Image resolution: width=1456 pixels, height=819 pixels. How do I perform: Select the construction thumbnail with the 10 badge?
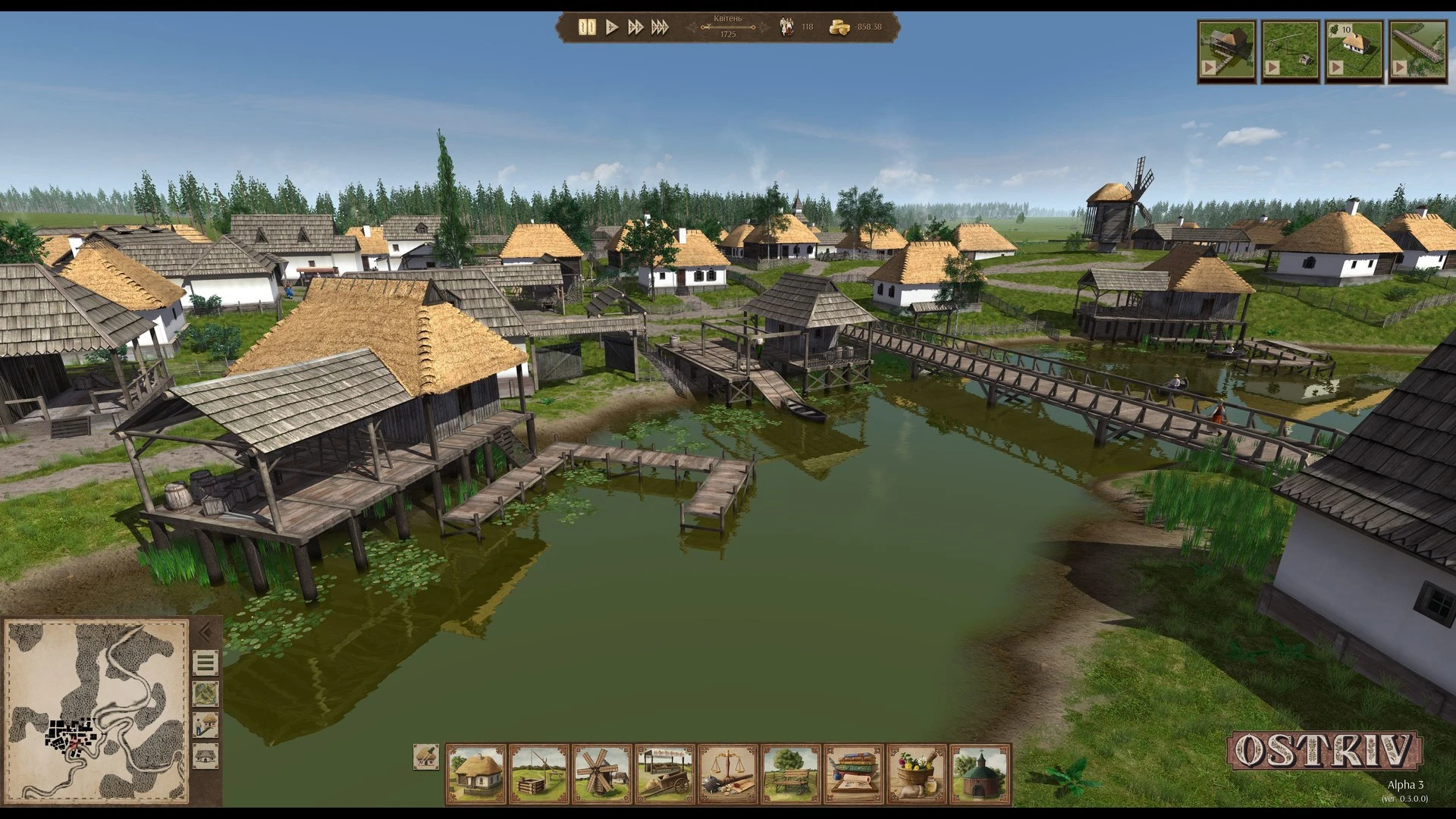(1354, 51)
